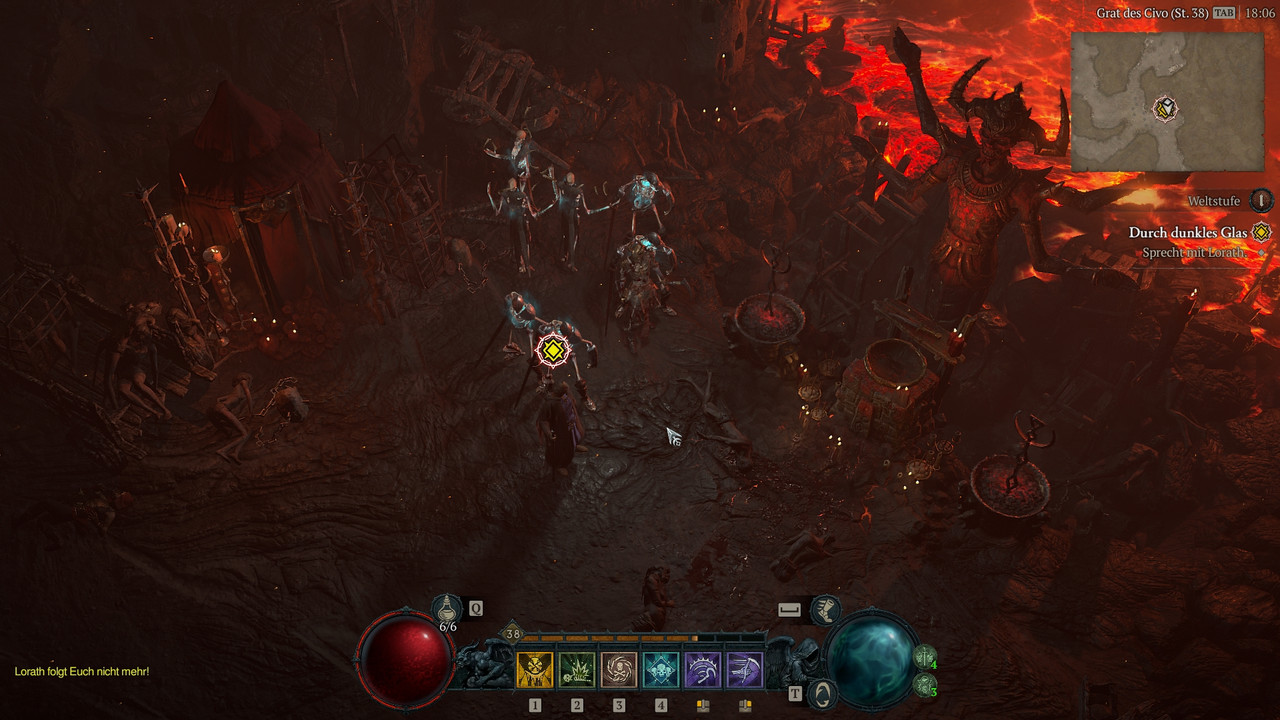The width and height of the screenshot is (1280, 720).
Task: Trigger the teal three-skulls skill
Action: [x=661, y=670]
